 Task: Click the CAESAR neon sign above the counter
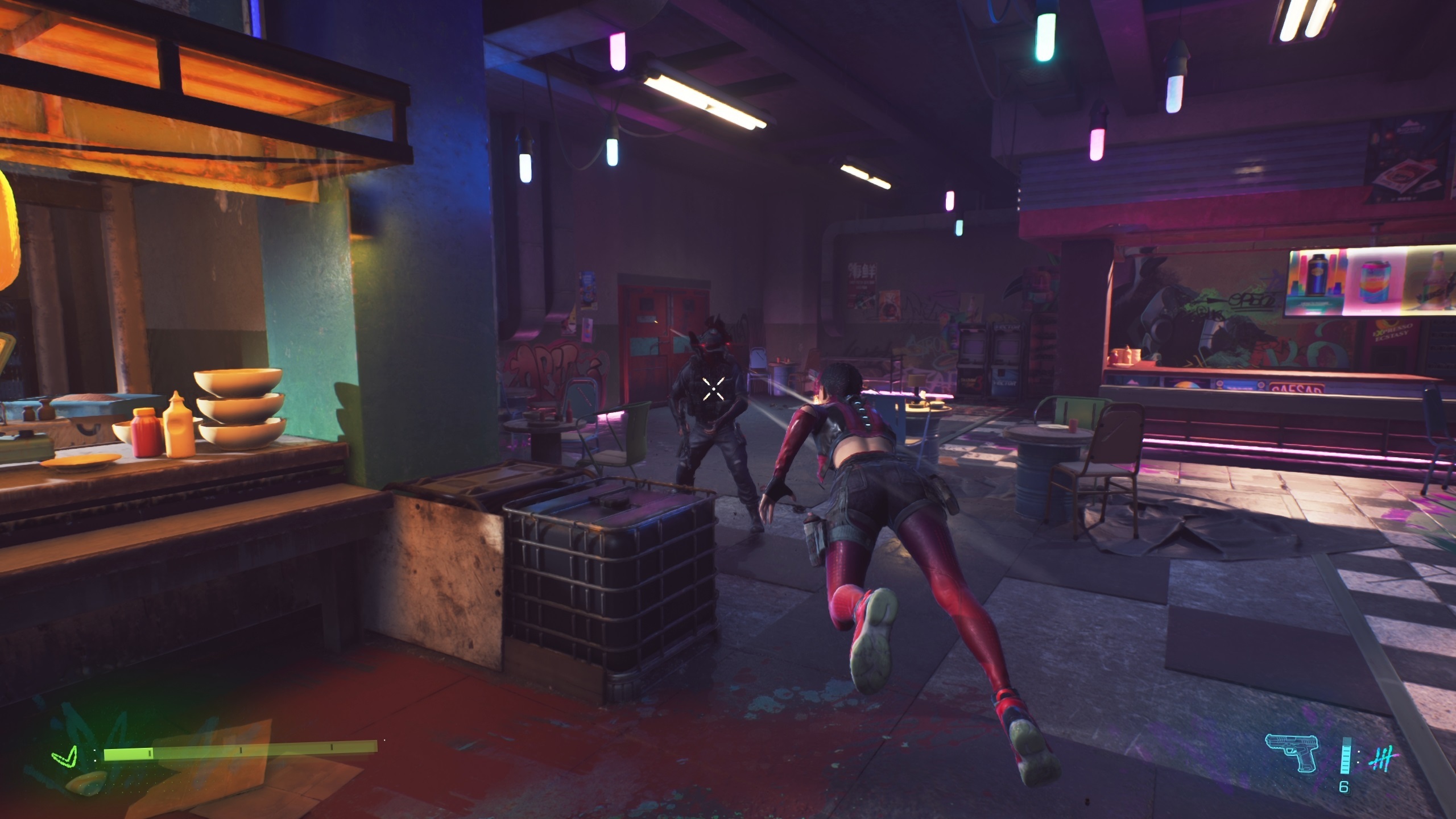[1296, 389]
